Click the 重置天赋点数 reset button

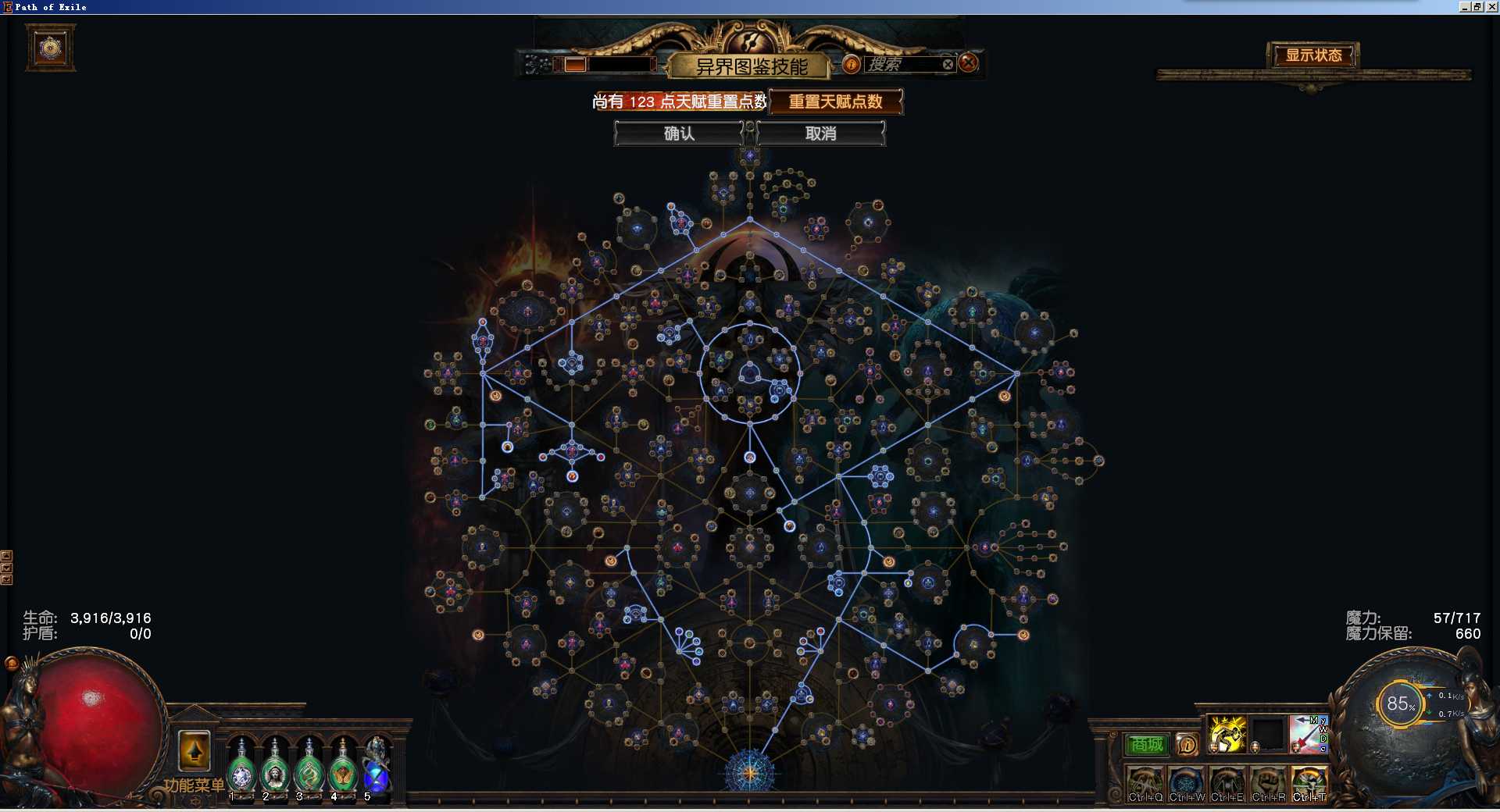tap(835, 101)
